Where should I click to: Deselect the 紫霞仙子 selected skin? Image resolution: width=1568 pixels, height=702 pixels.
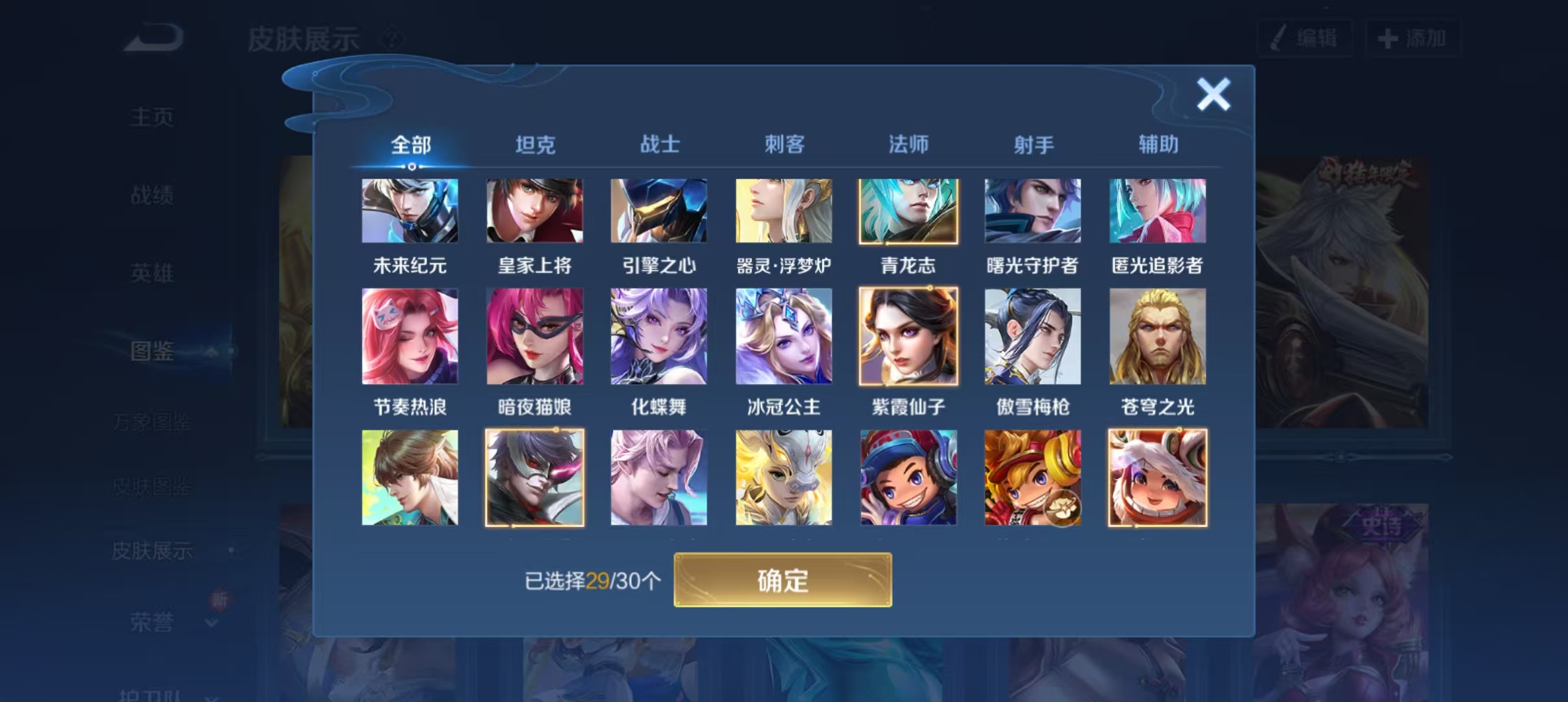pyautogui.click(x=908, y=335)
